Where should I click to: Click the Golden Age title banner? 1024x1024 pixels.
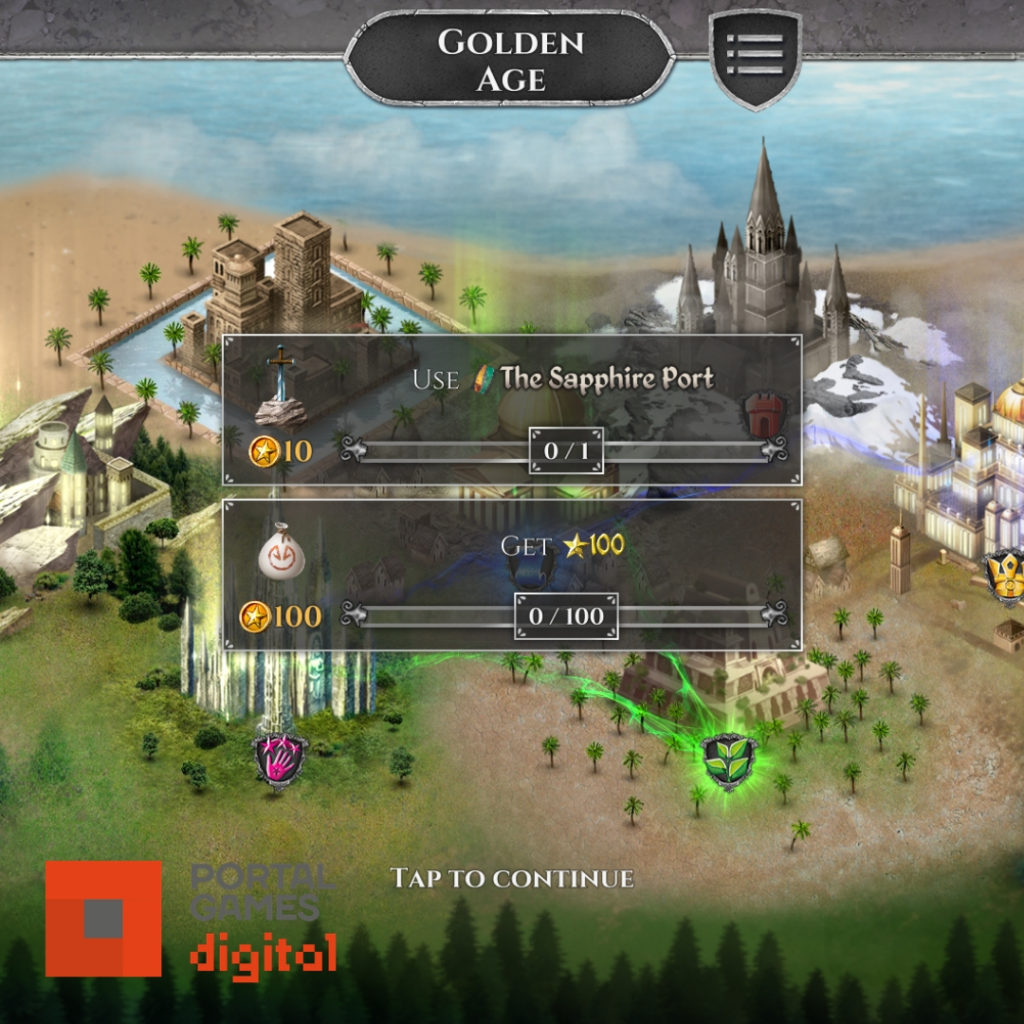point(510,58)
